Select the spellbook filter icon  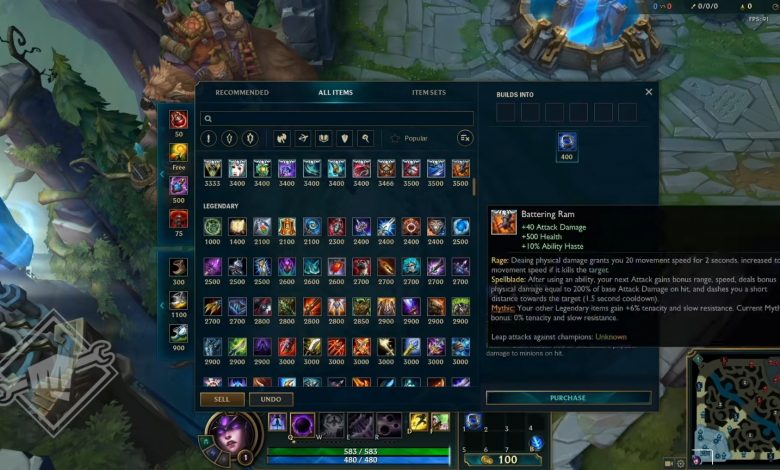click(324, 138)
